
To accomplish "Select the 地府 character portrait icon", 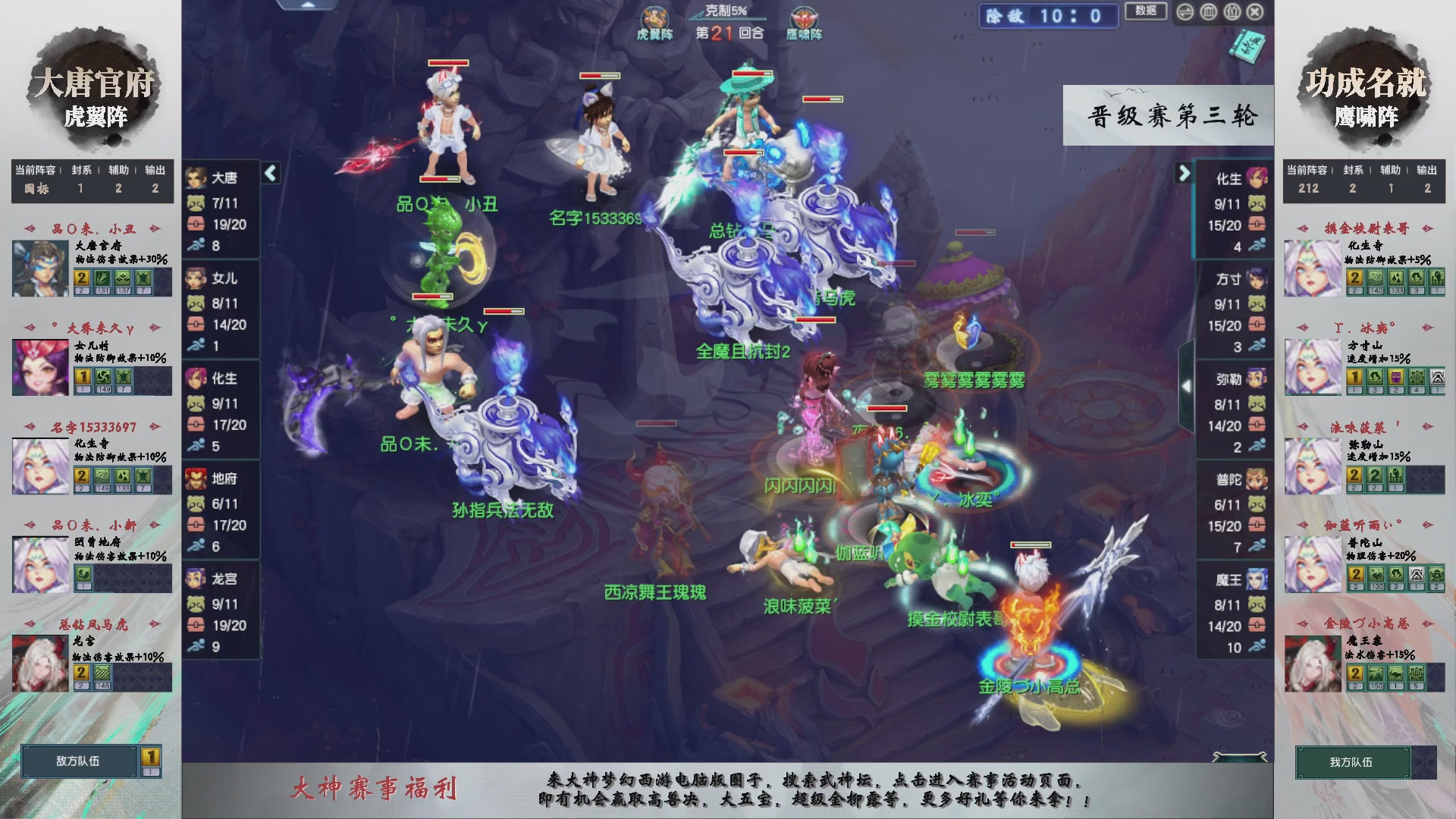I will tap(196, 479).
